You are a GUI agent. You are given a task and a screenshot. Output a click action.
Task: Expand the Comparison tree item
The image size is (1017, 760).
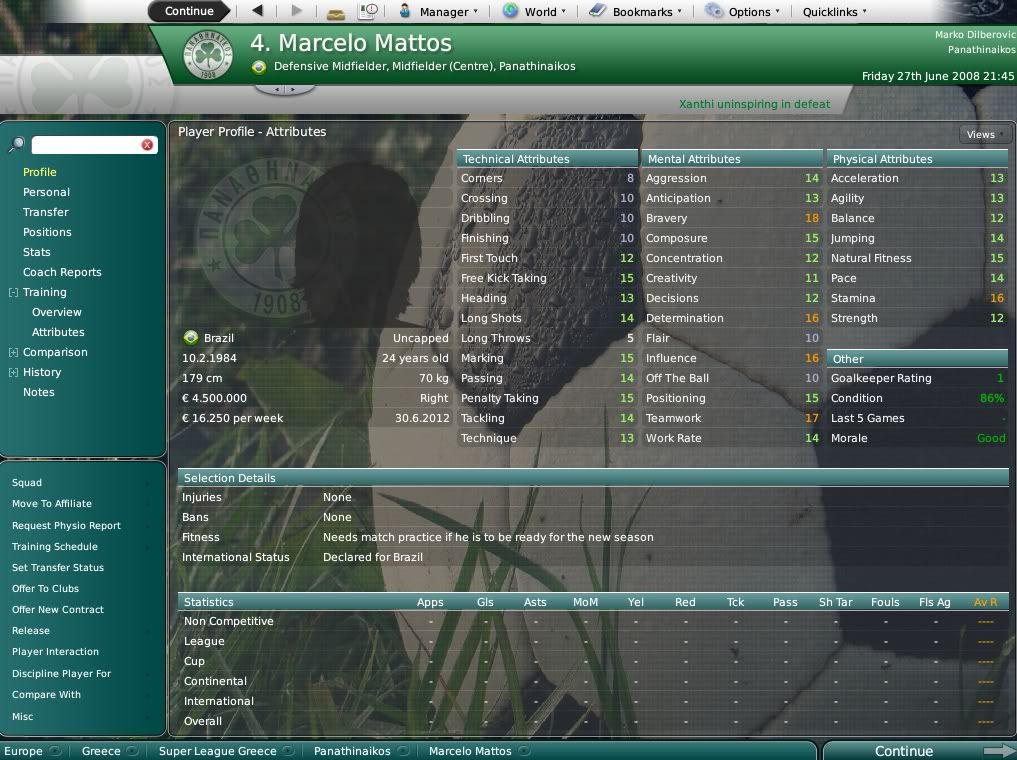tap(13, 352)
